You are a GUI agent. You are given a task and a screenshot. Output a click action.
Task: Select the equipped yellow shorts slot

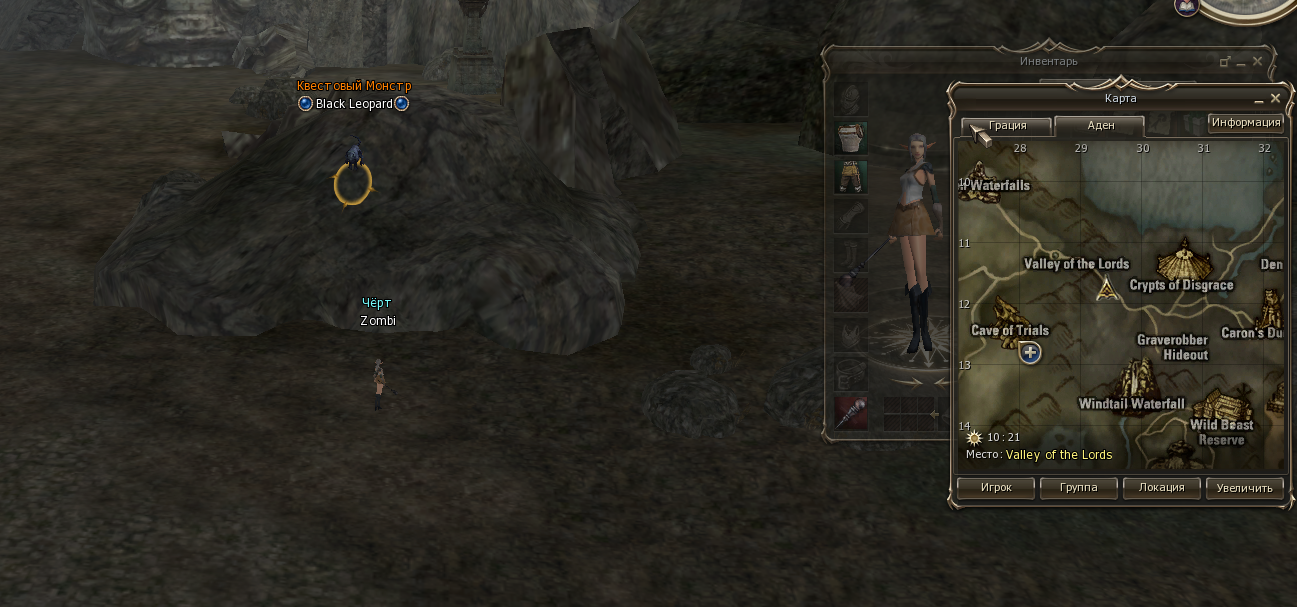(851, 176)
